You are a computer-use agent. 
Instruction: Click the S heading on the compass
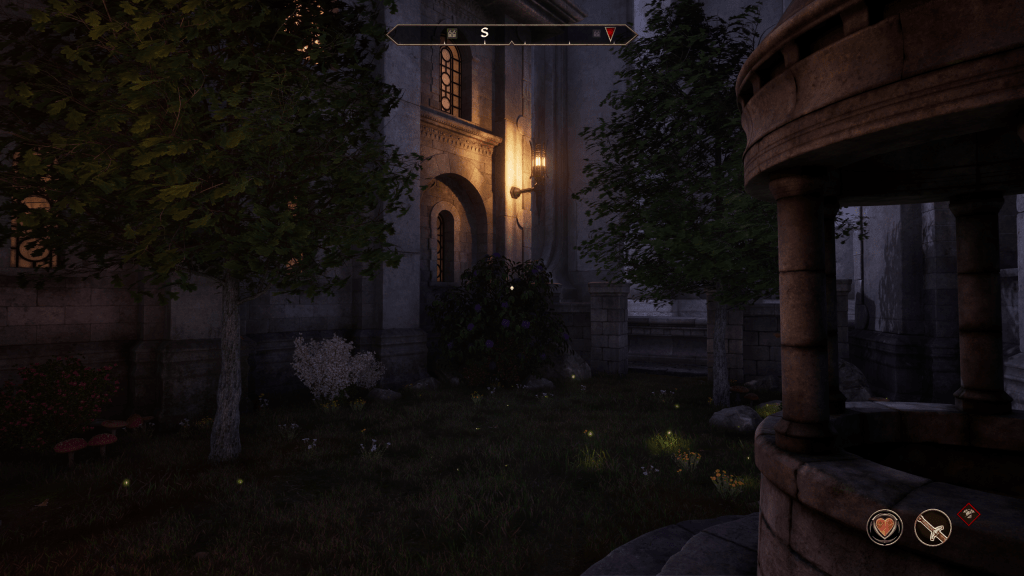tap(484, 33)
